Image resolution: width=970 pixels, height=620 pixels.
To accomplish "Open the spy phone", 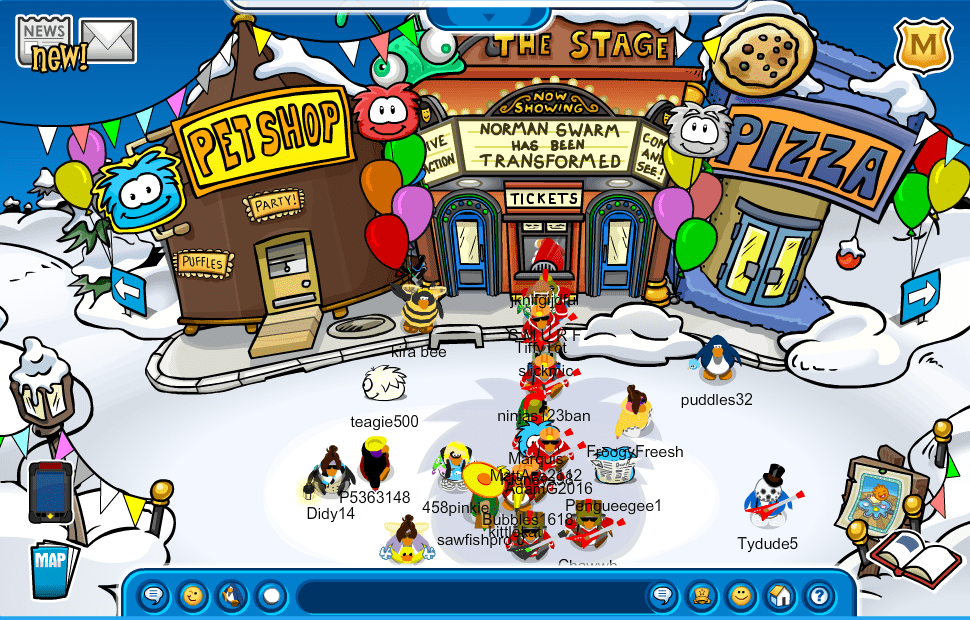I will pyautogui.click(x=50, y=493).
